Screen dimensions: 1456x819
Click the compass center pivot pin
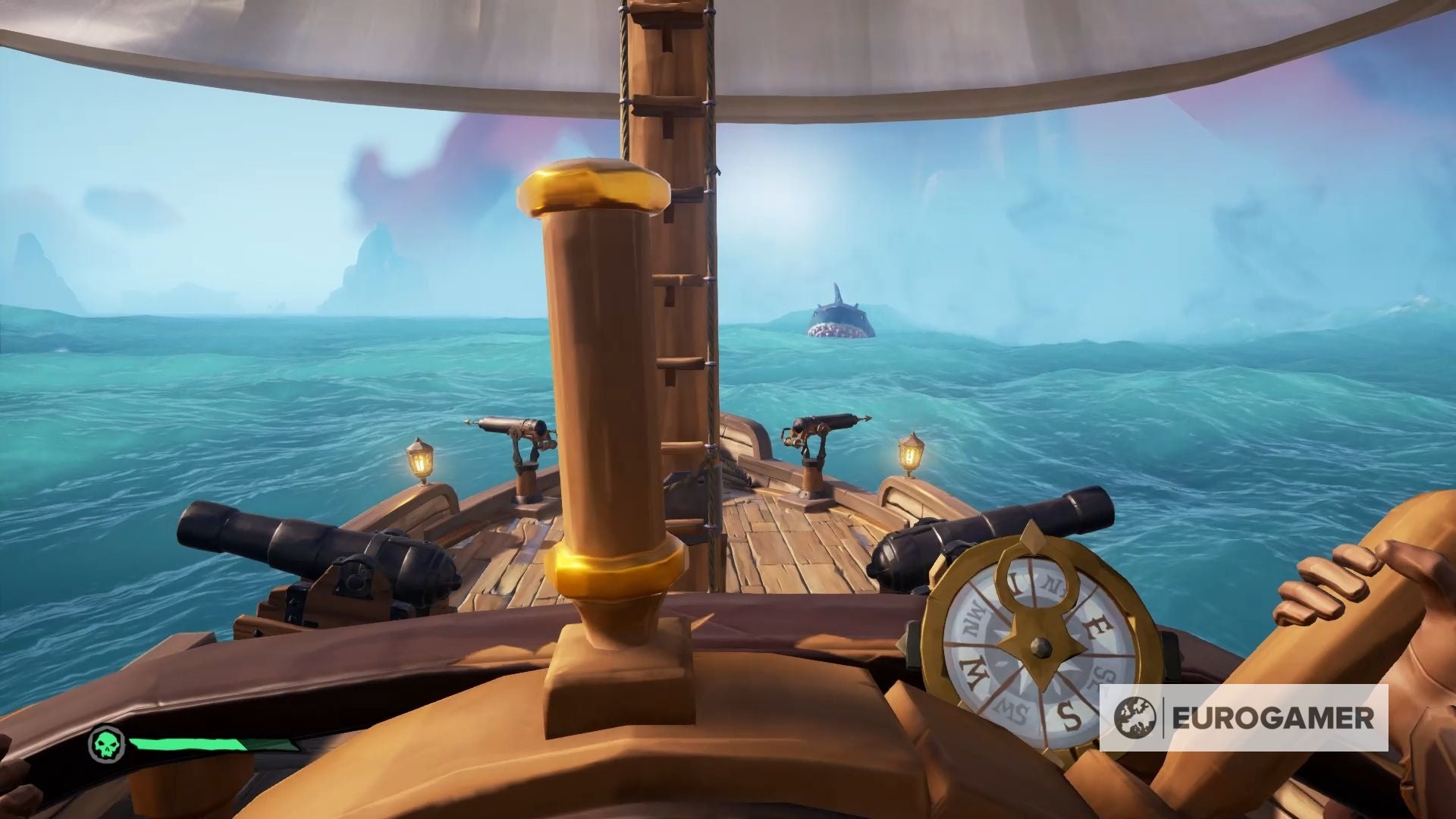point(1040,647)
